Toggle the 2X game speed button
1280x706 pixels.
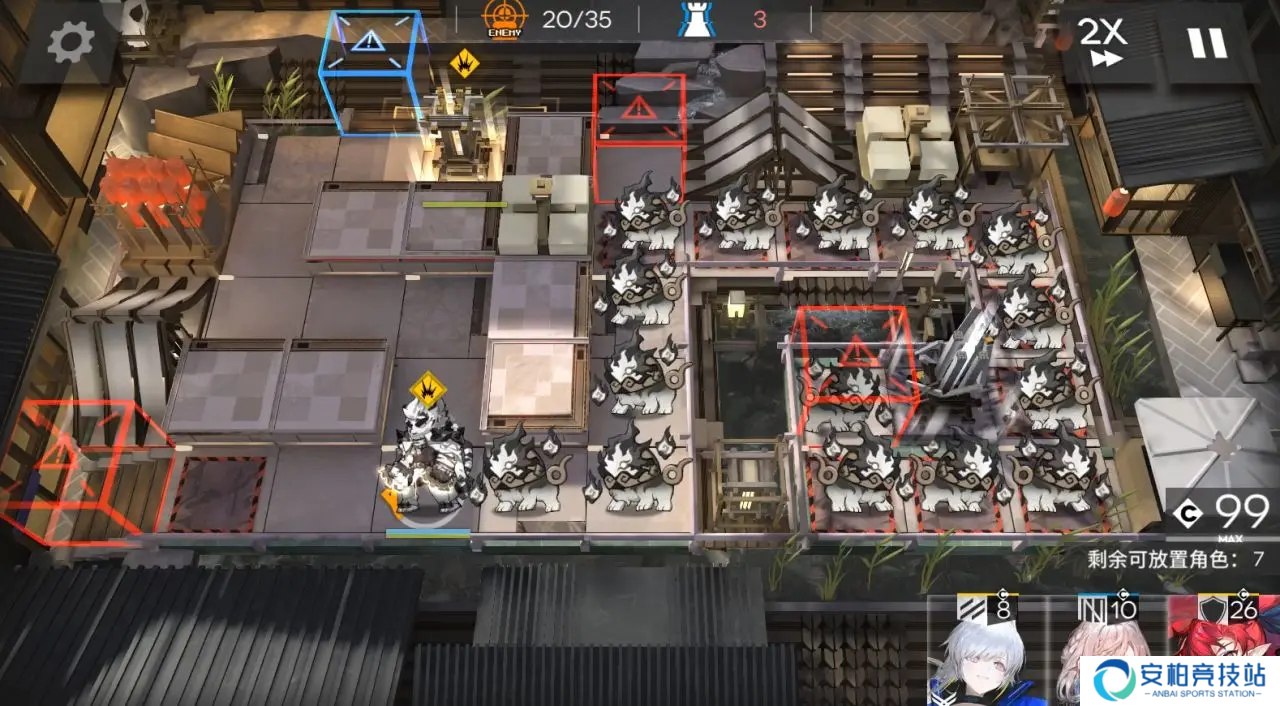[x=1102, y=42]
